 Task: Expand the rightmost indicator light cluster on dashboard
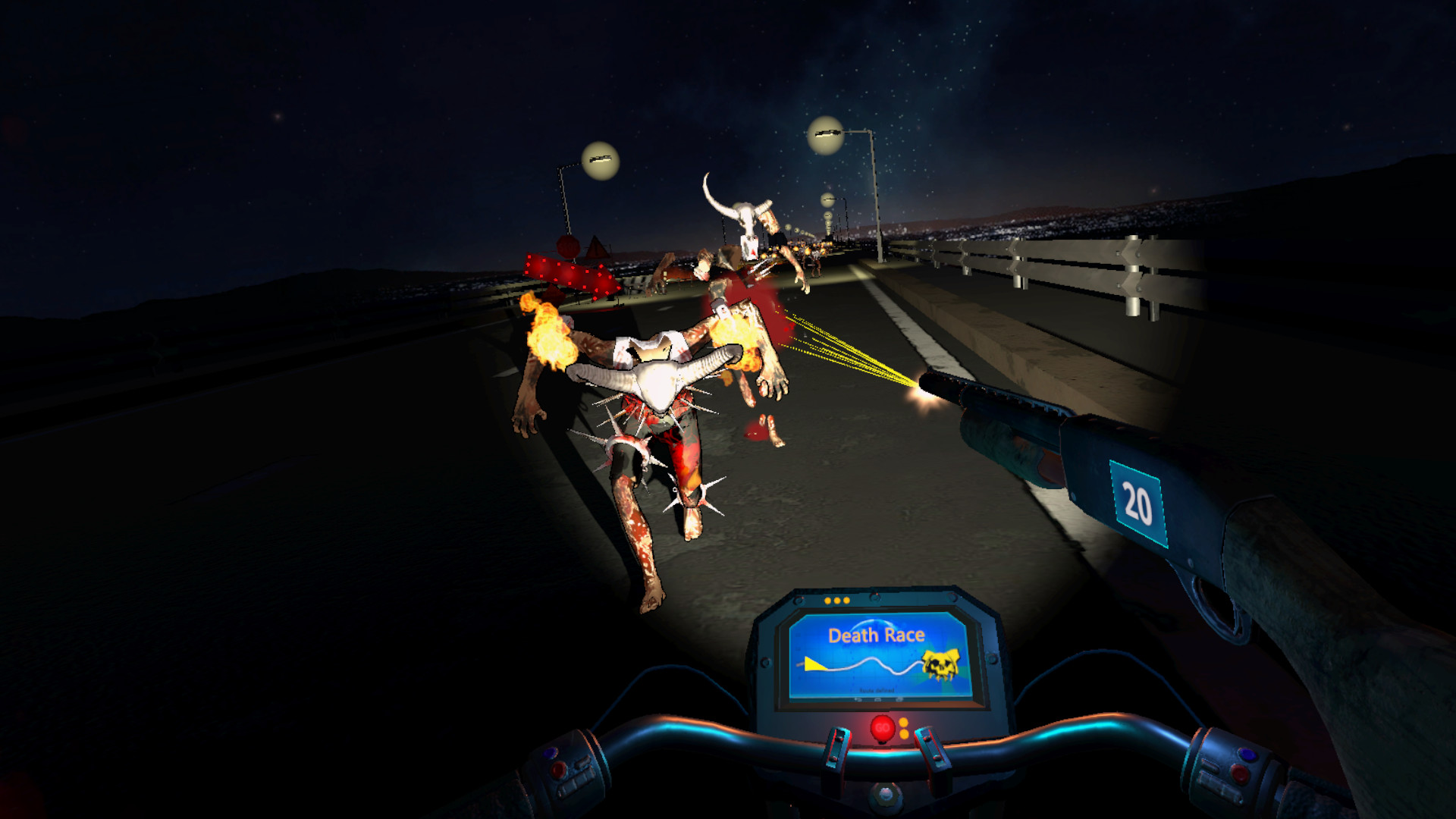click(847, 600)
